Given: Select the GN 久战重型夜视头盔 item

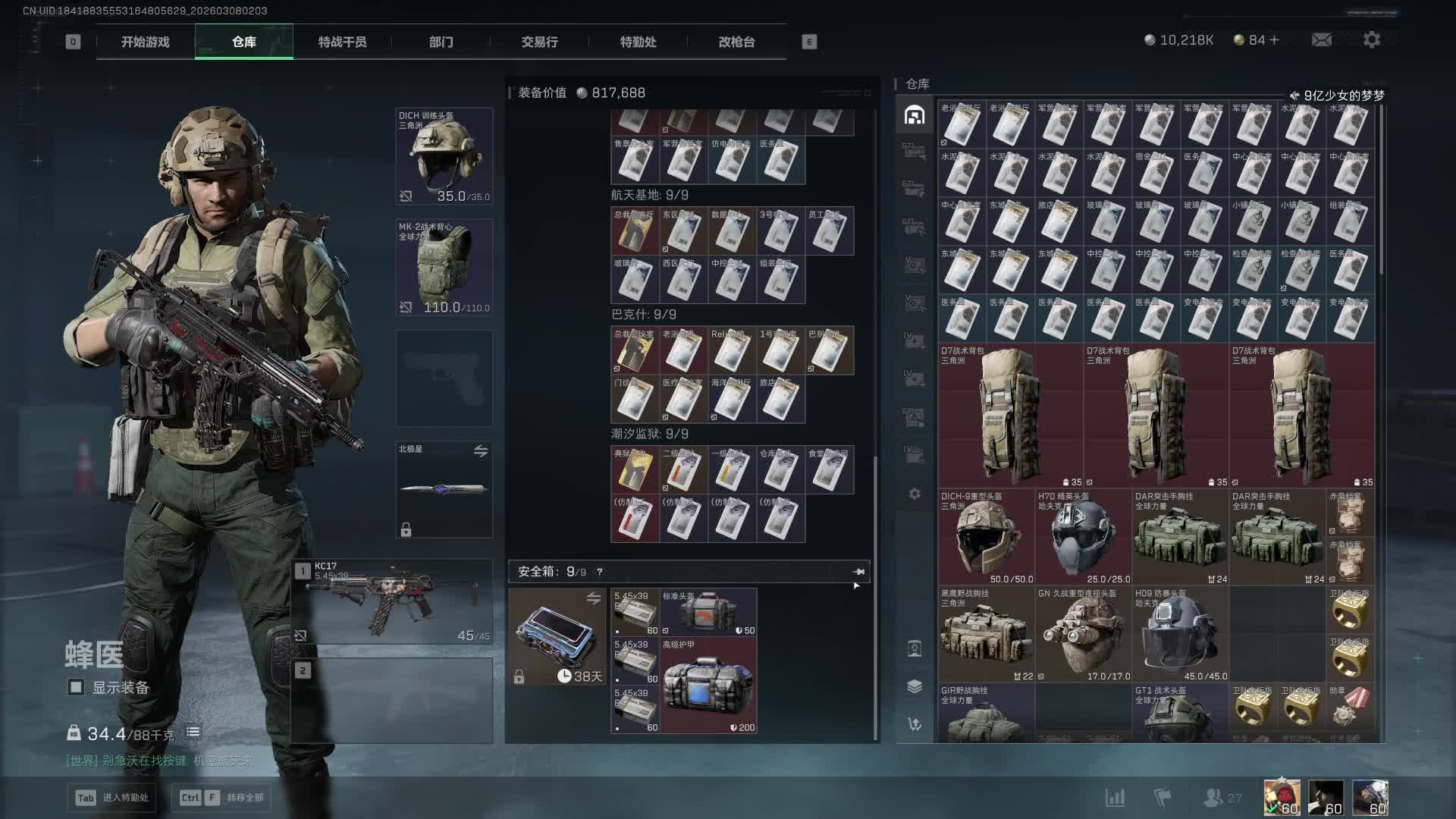Looking at the screenshot, I should 1083,634.
